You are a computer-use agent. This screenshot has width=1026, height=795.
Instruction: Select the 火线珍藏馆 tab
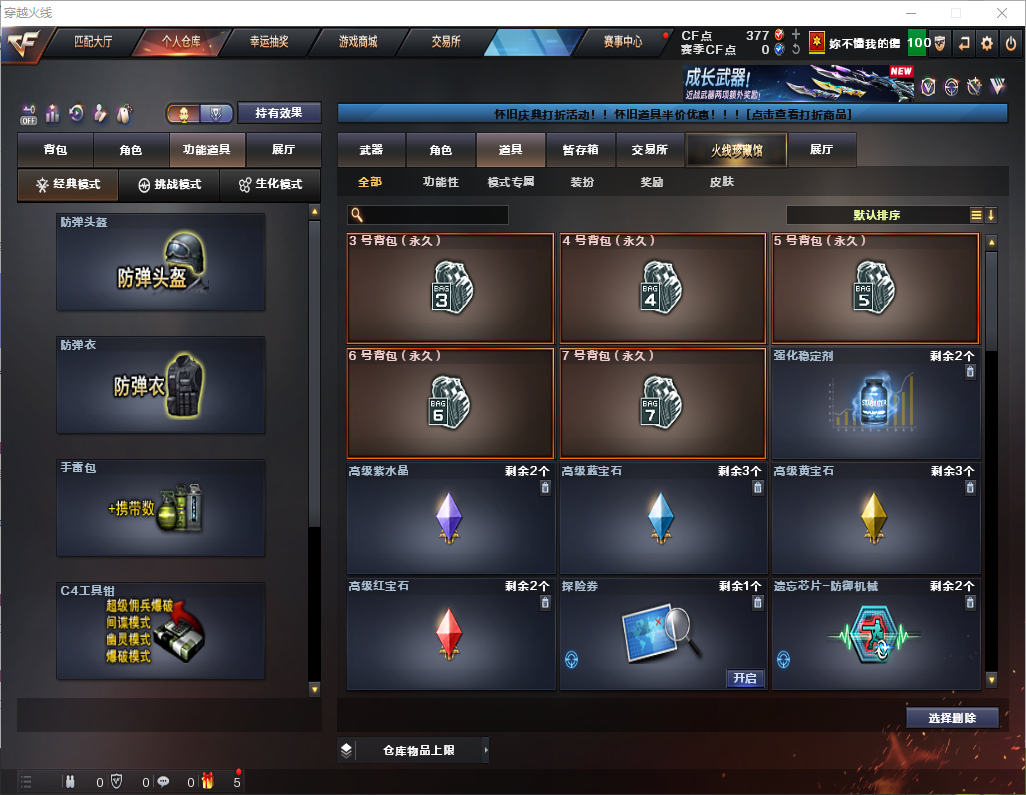736,150
